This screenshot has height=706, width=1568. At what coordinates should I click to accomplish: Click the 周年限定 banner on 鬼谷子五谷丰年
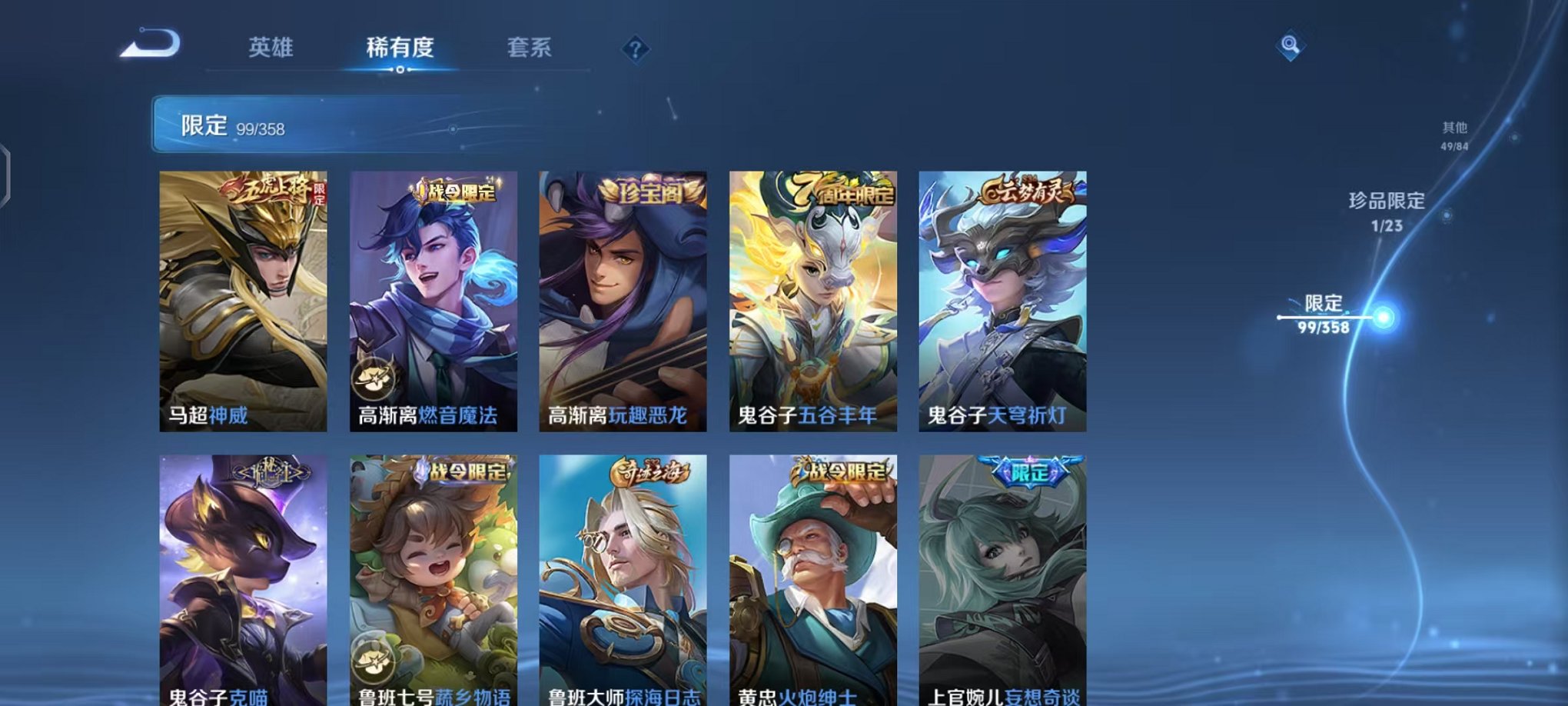[837, 192]
